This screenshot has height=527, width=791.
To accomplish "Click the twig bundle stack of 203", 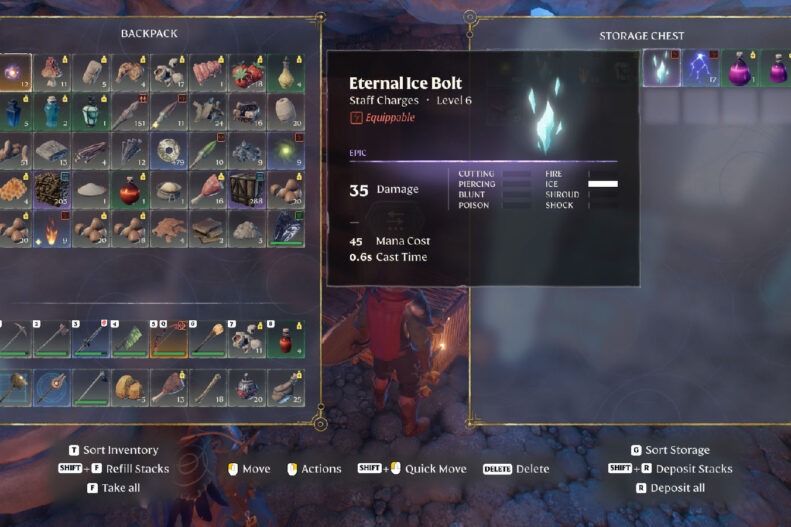I will [x=52, y=189].
